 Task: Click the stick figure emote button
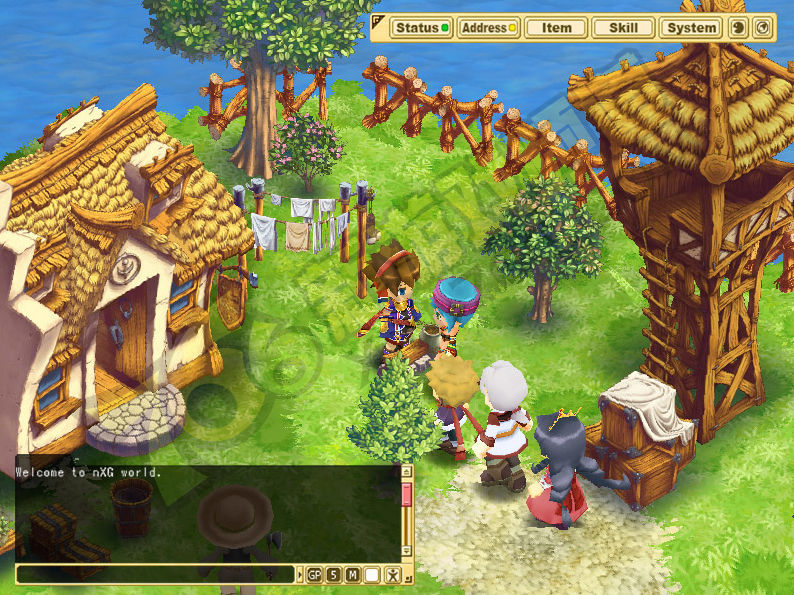pyautogui.click(x=392, y=575)
